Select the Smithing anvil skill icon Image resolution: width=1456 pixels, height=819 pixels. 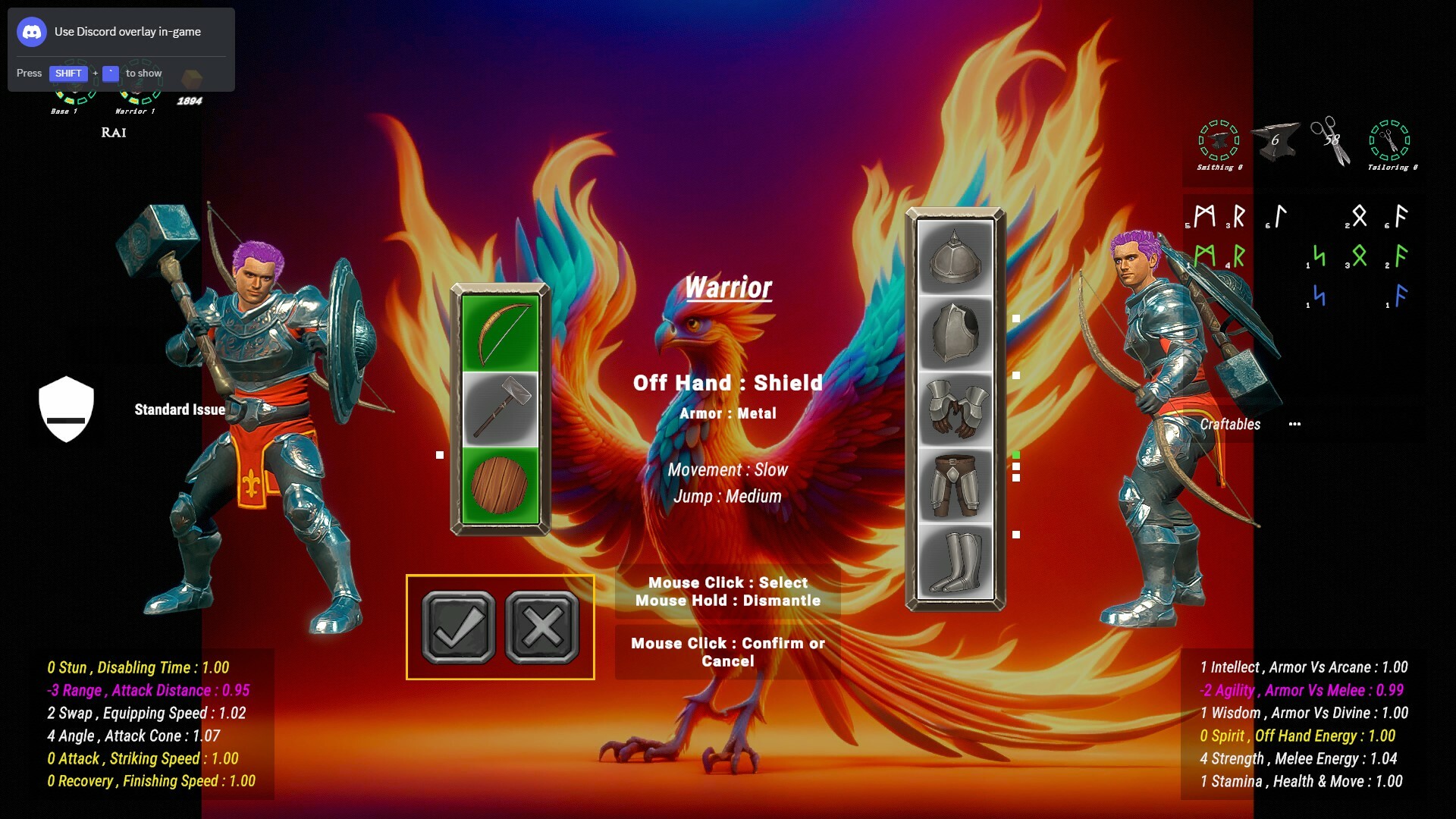[1219, 140]
